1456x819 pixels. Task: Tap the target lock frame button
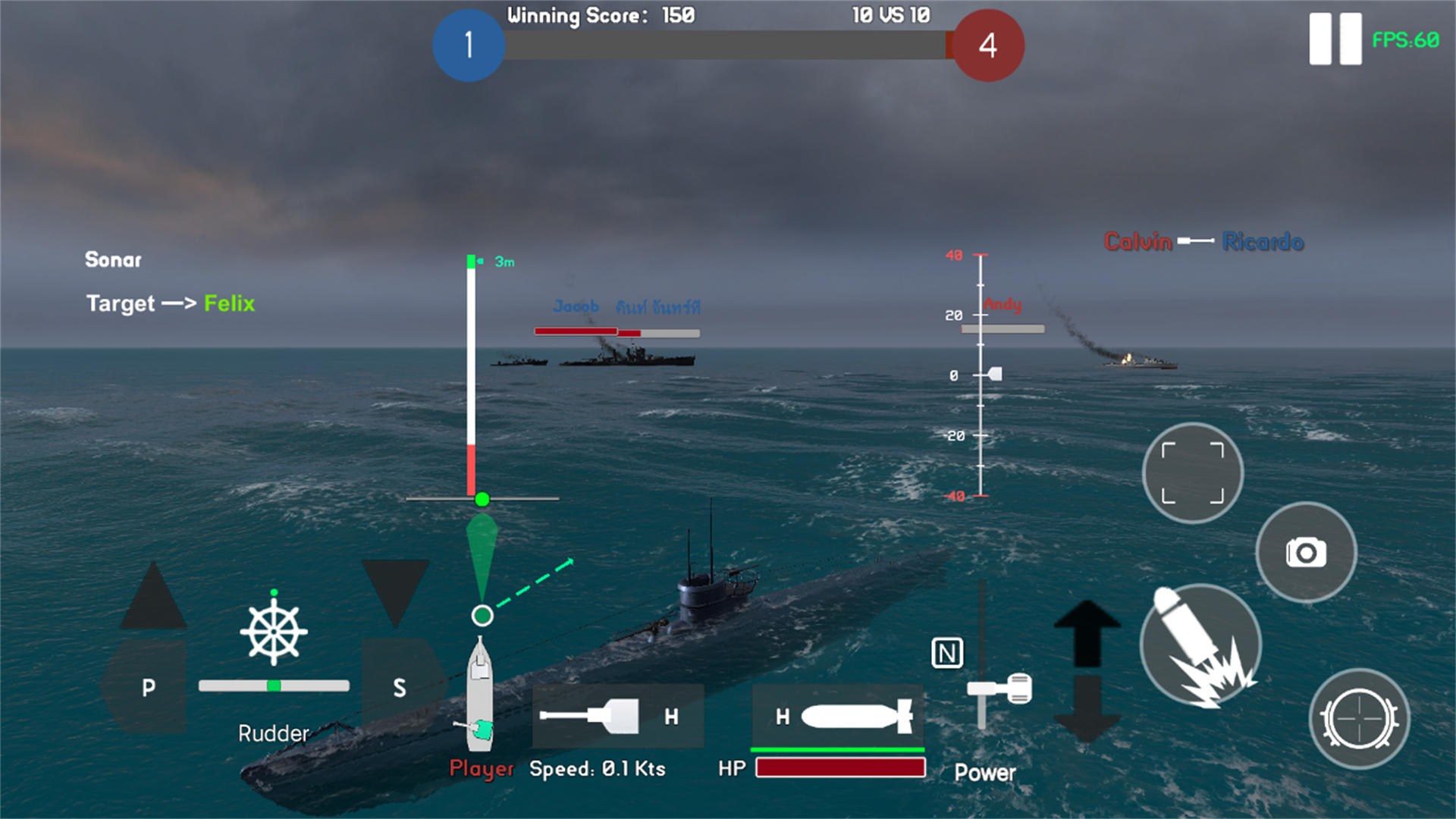pos(1192,473)
